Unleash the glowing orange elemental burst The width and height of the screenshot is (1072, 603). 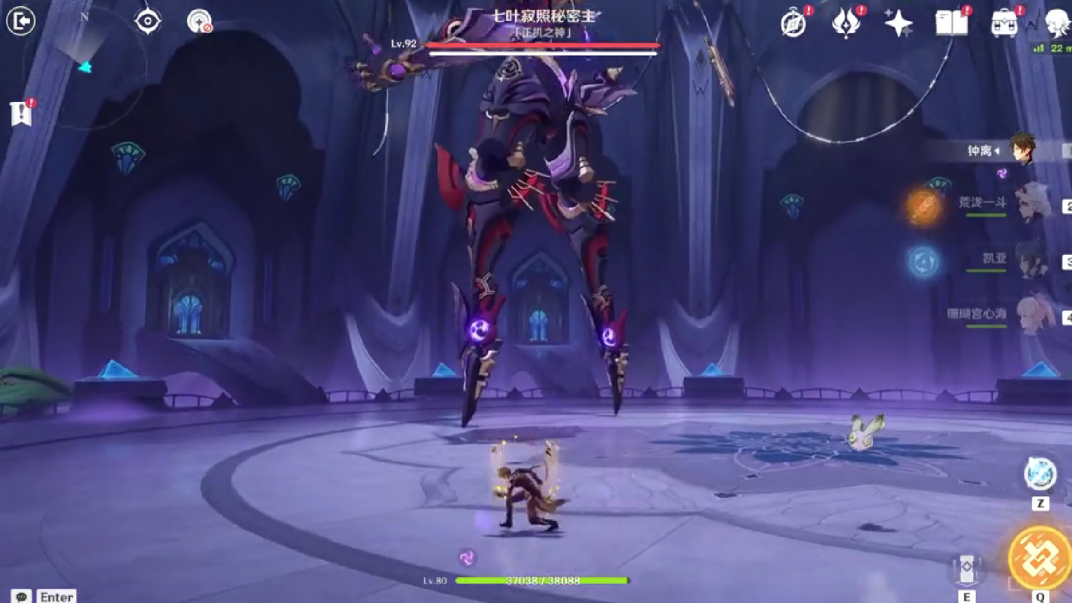(x=1039, y=558)
